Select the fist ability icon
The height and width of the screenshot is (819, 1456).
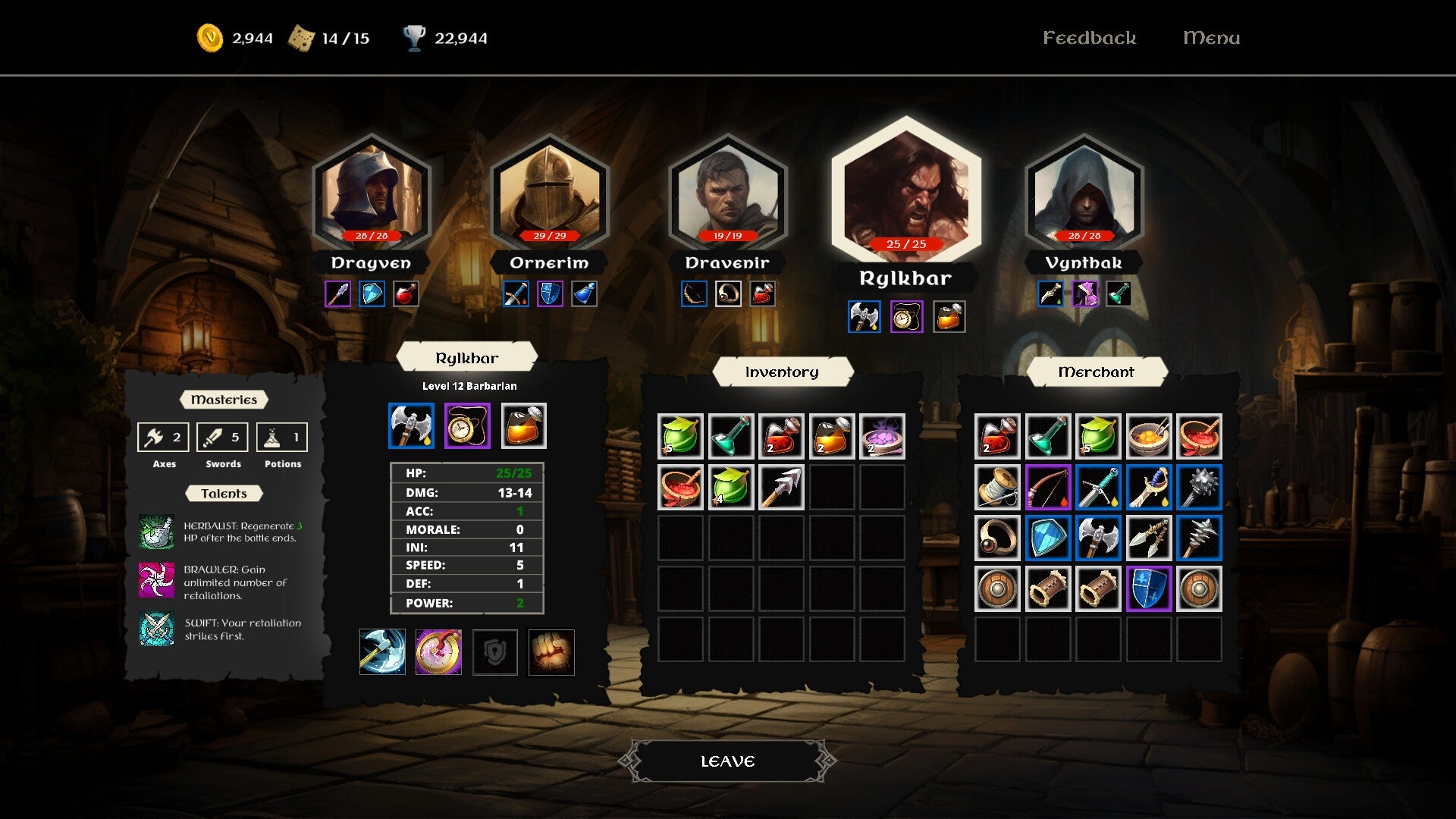(x=551, y=652)
